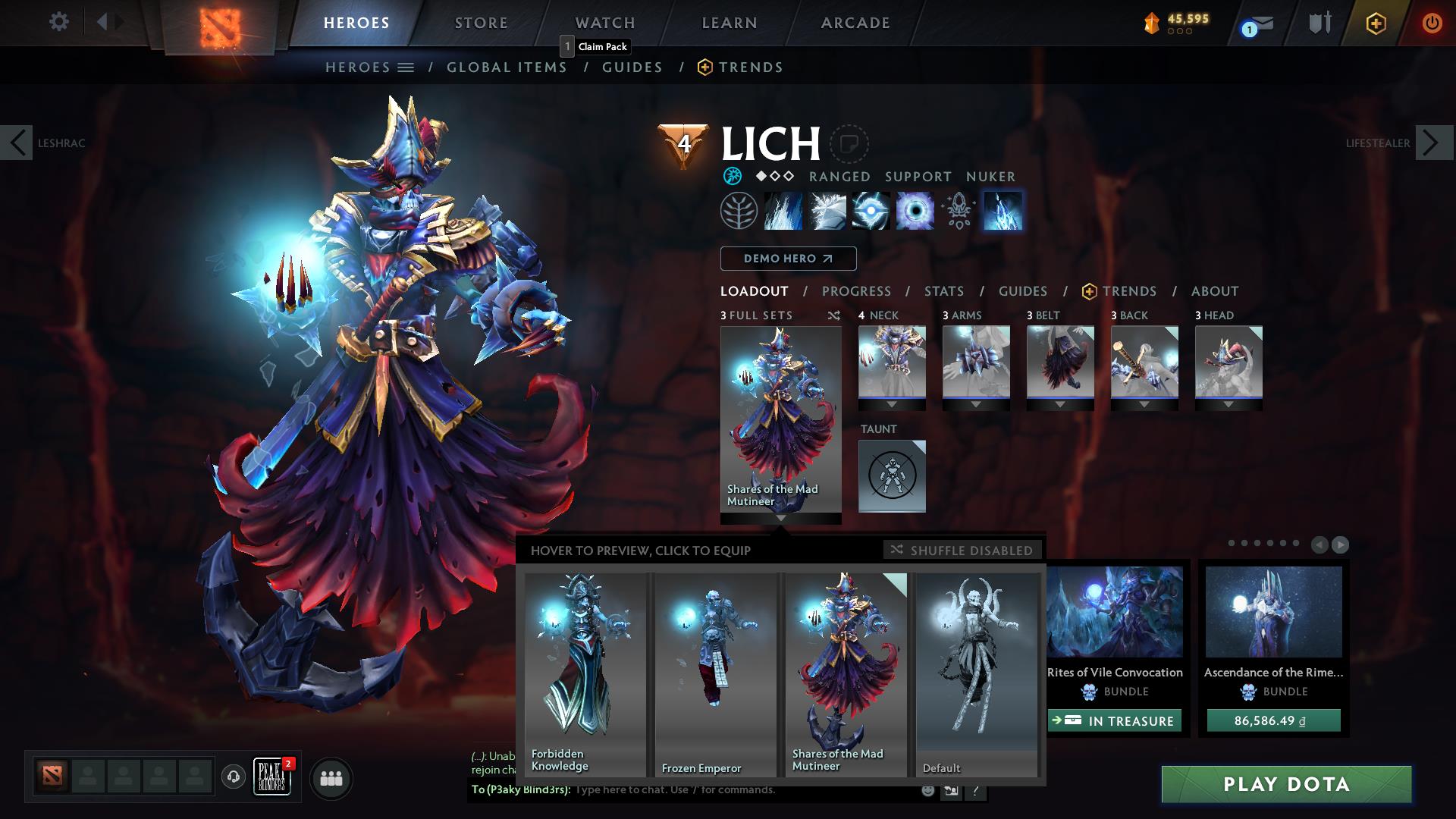This screenshot has height=819, width=1456.
Task: View the Stats tab
Action: click(944, 291)
